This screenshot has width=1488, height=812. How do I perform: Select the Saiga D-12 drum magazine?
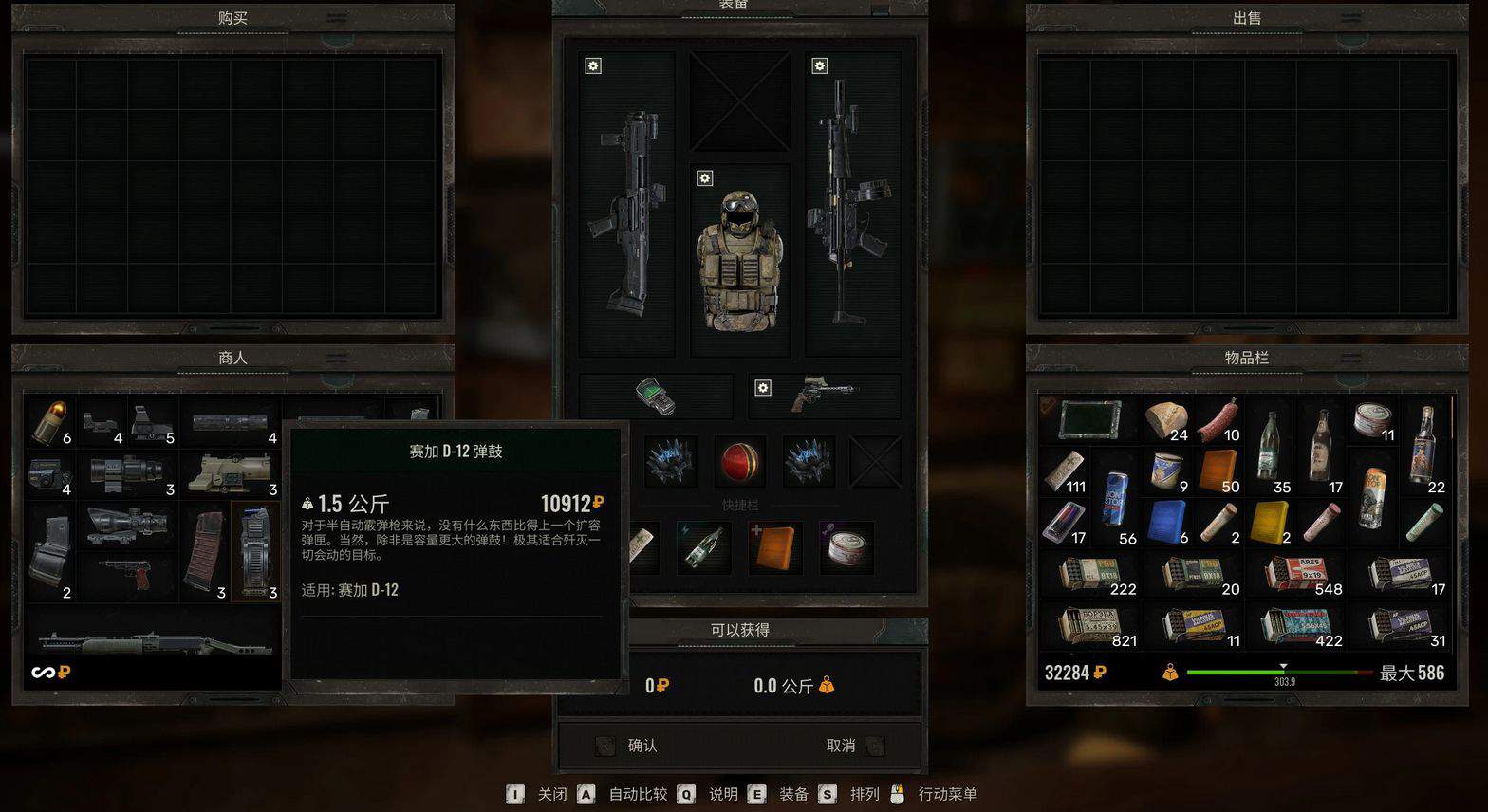256,550
